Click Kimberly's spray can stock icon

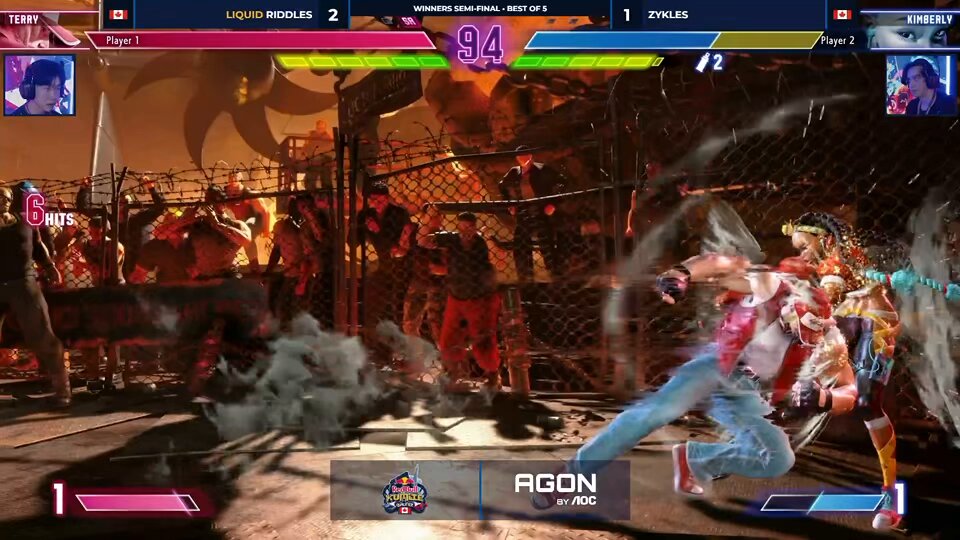click(x=703, y=62)
